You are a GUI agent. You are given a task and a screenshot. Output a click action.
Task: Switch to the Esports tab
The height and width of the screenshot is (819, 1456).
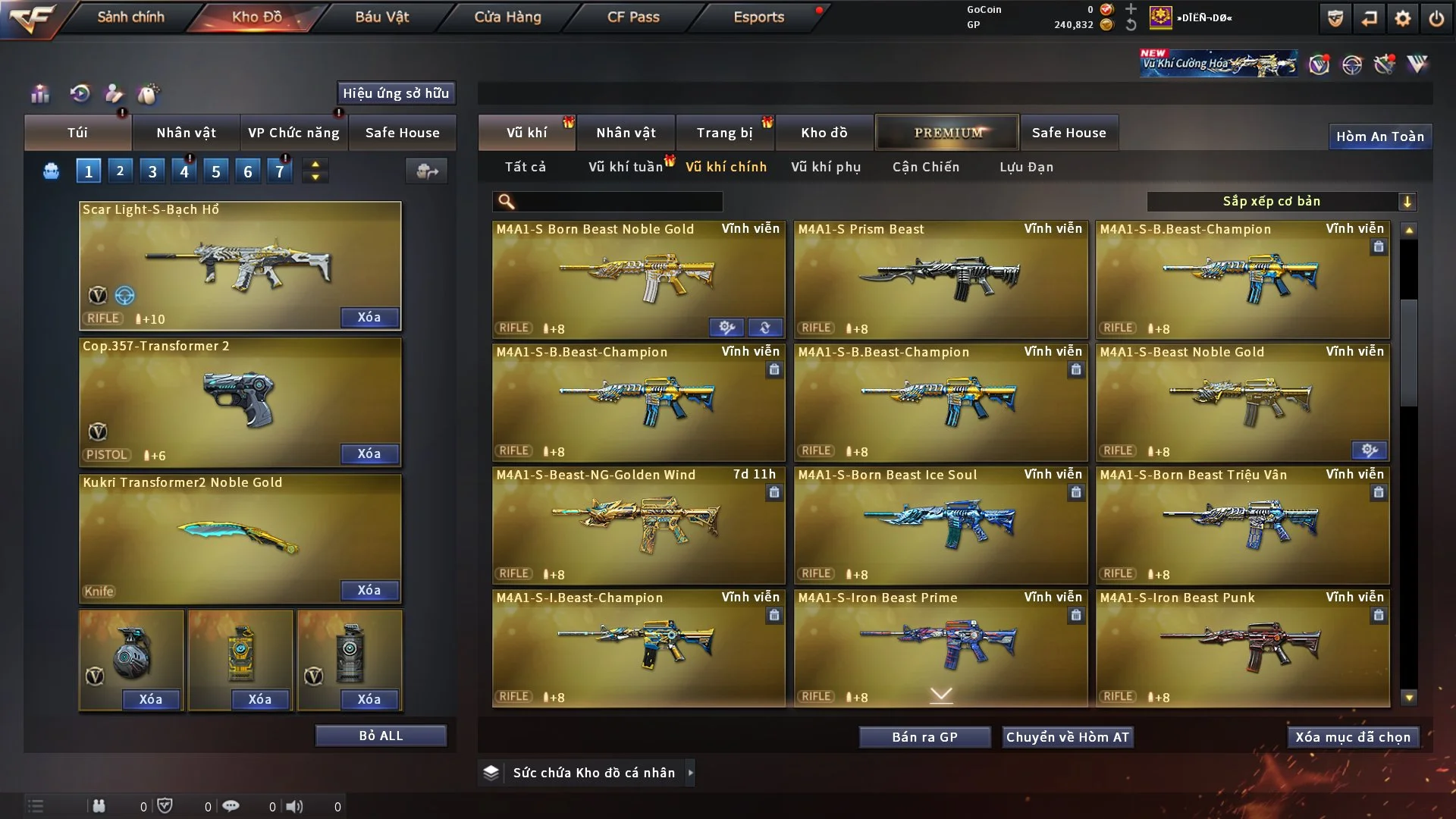pos(758,17)
